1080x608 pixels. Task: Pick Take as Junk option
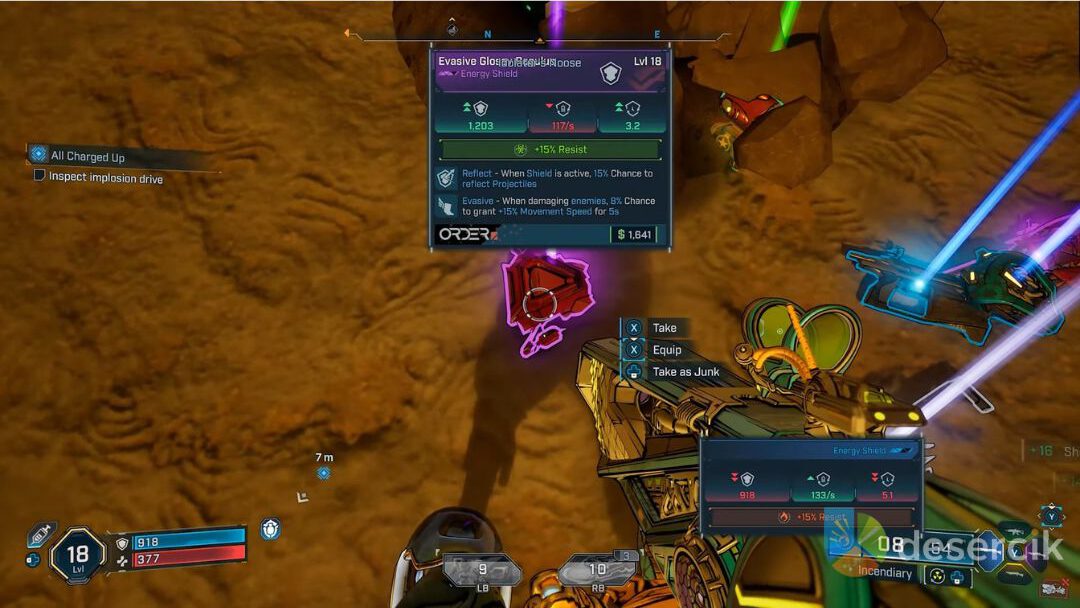pyautogui.click(x=685, y=372)
